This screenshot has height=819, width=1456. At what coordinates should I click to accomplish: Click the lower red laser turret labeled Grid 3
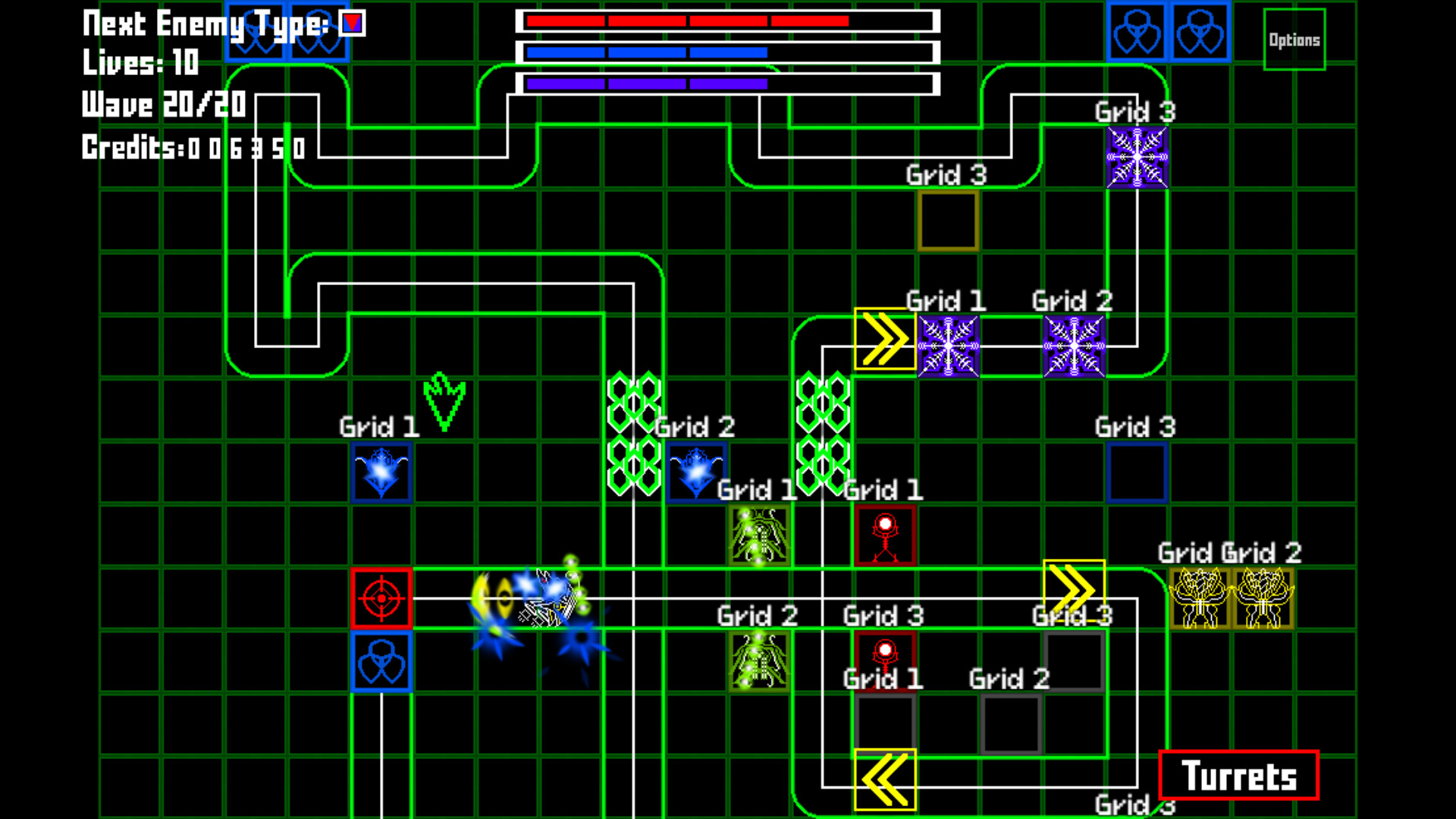(886, 660)
